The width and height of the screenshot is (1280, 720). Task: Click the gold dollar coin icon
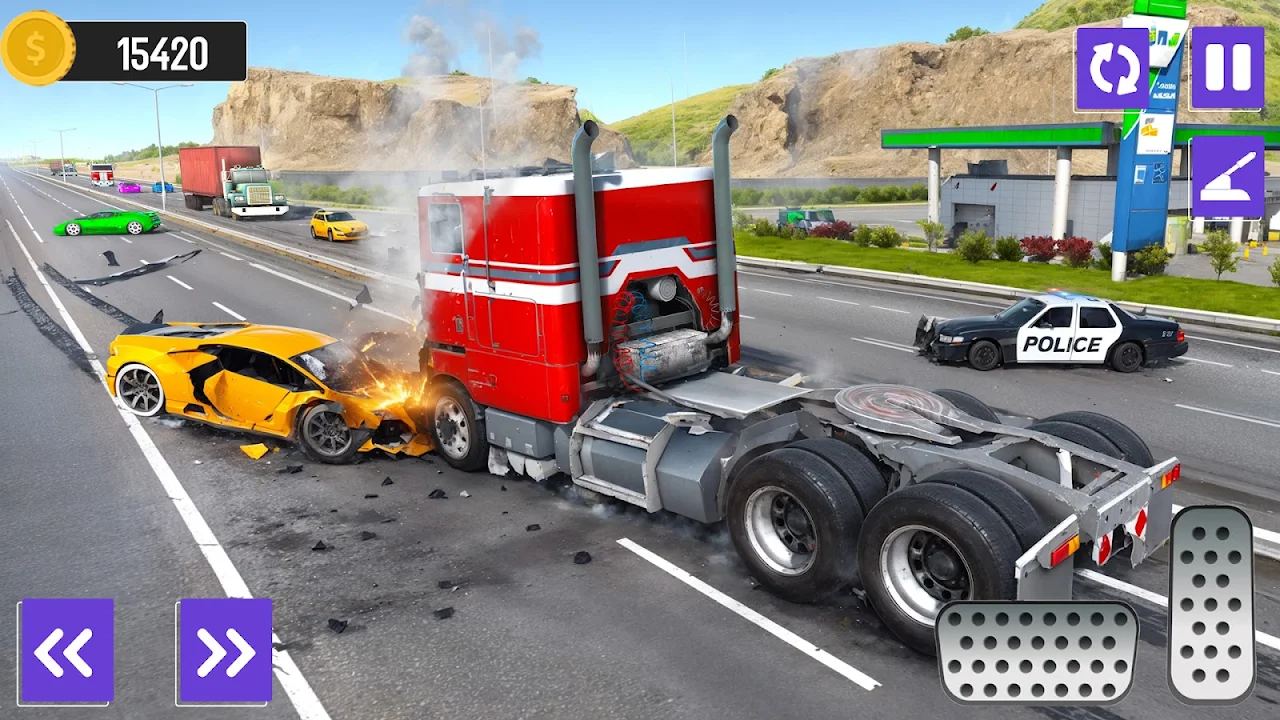(37, 48)
